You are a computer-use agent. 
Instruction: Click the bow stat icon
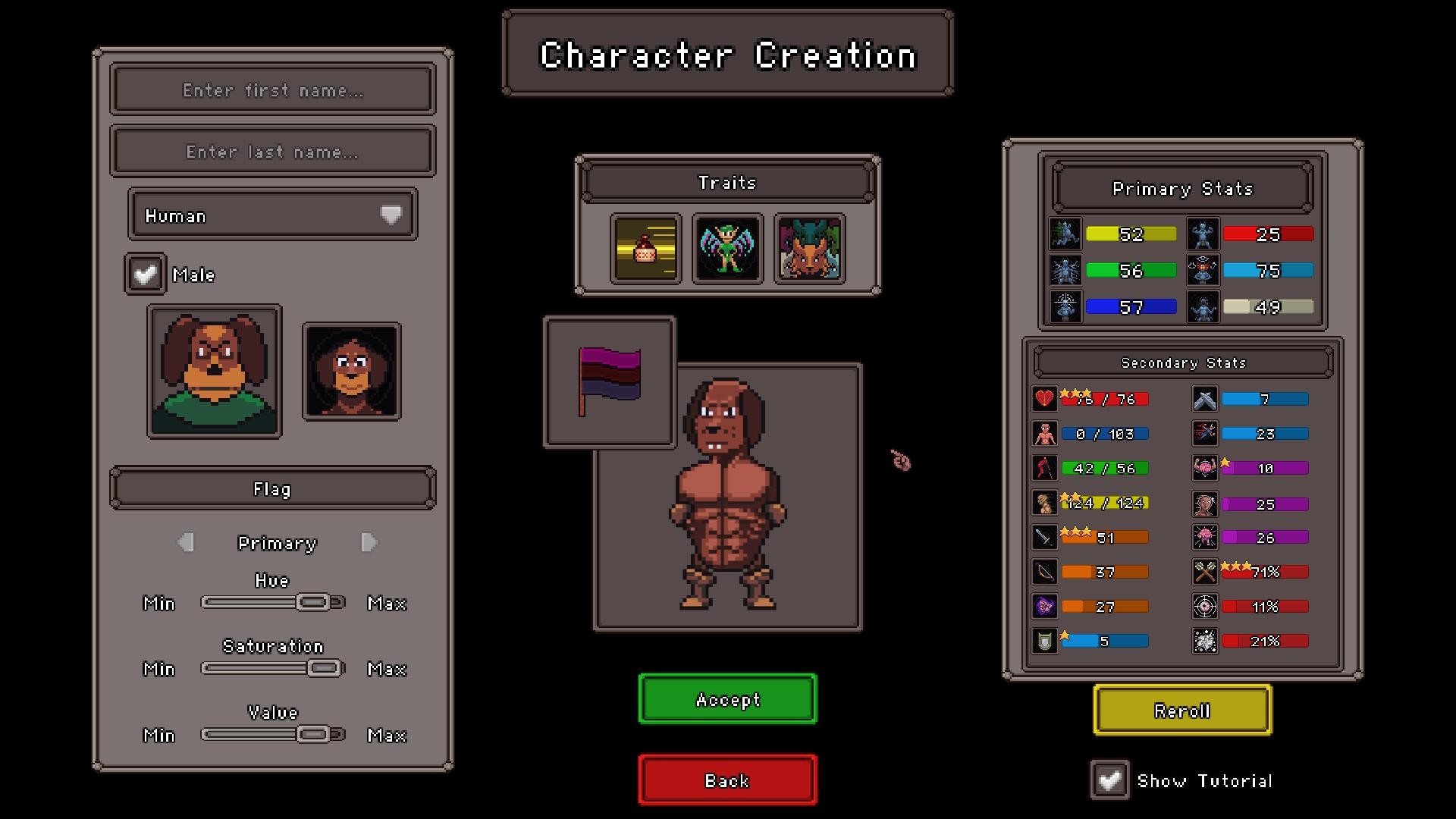1044,571
